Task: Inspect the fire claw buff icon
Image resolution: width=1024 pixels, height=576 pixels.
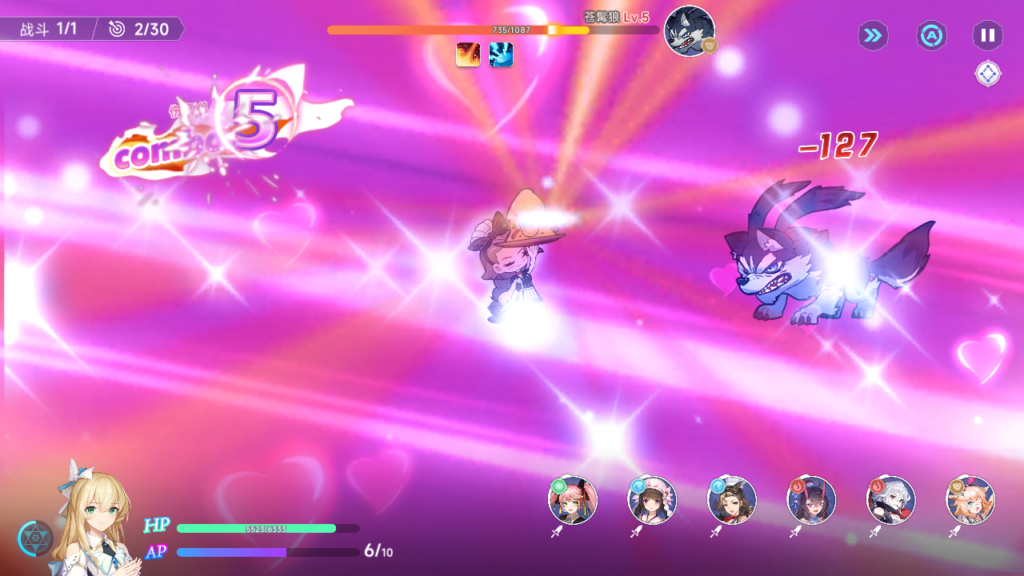Action: (x=467, y=55)
